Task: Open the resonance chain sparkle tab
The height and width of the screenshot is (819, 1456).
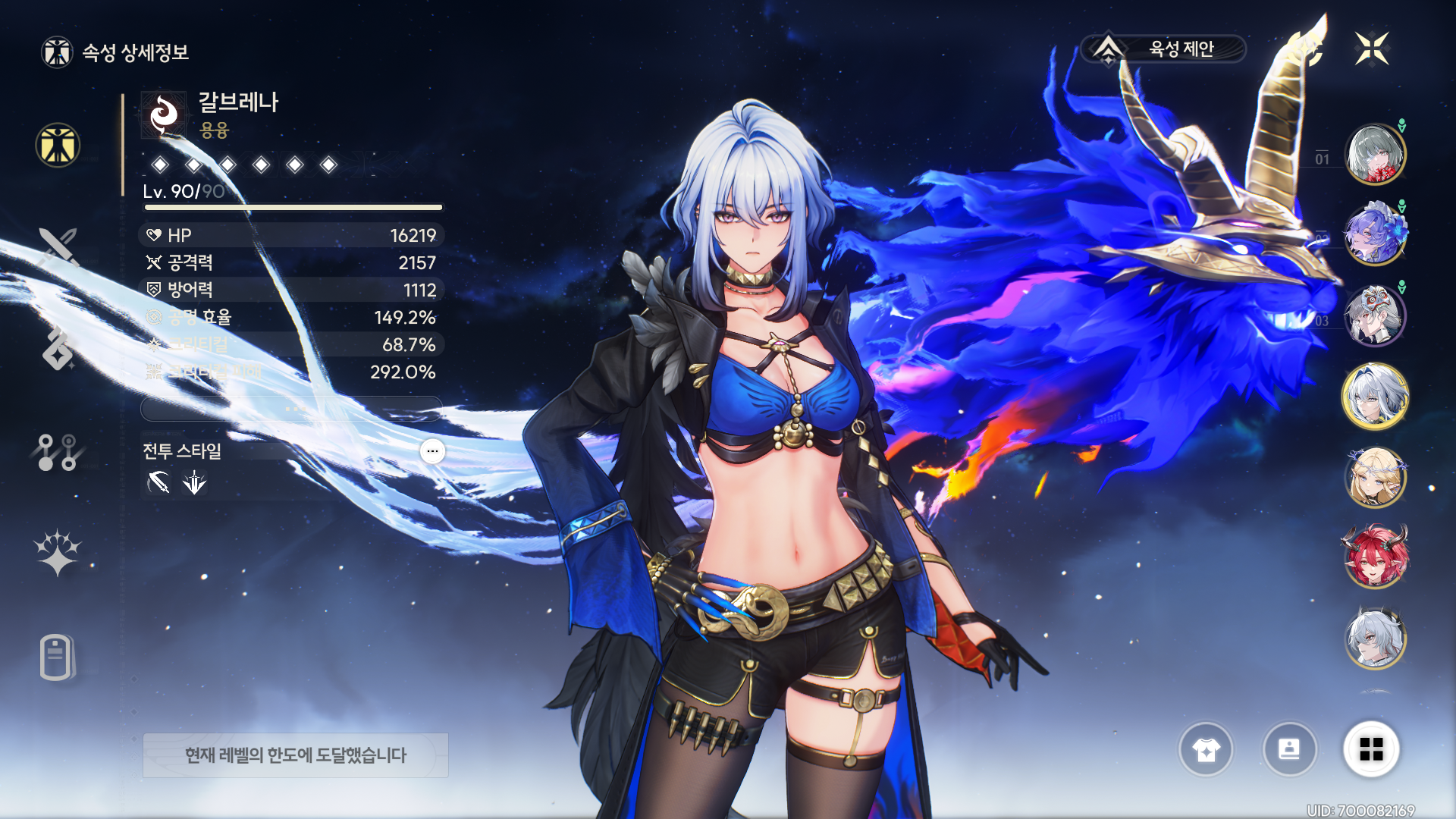Action: (x=58, y=552)
